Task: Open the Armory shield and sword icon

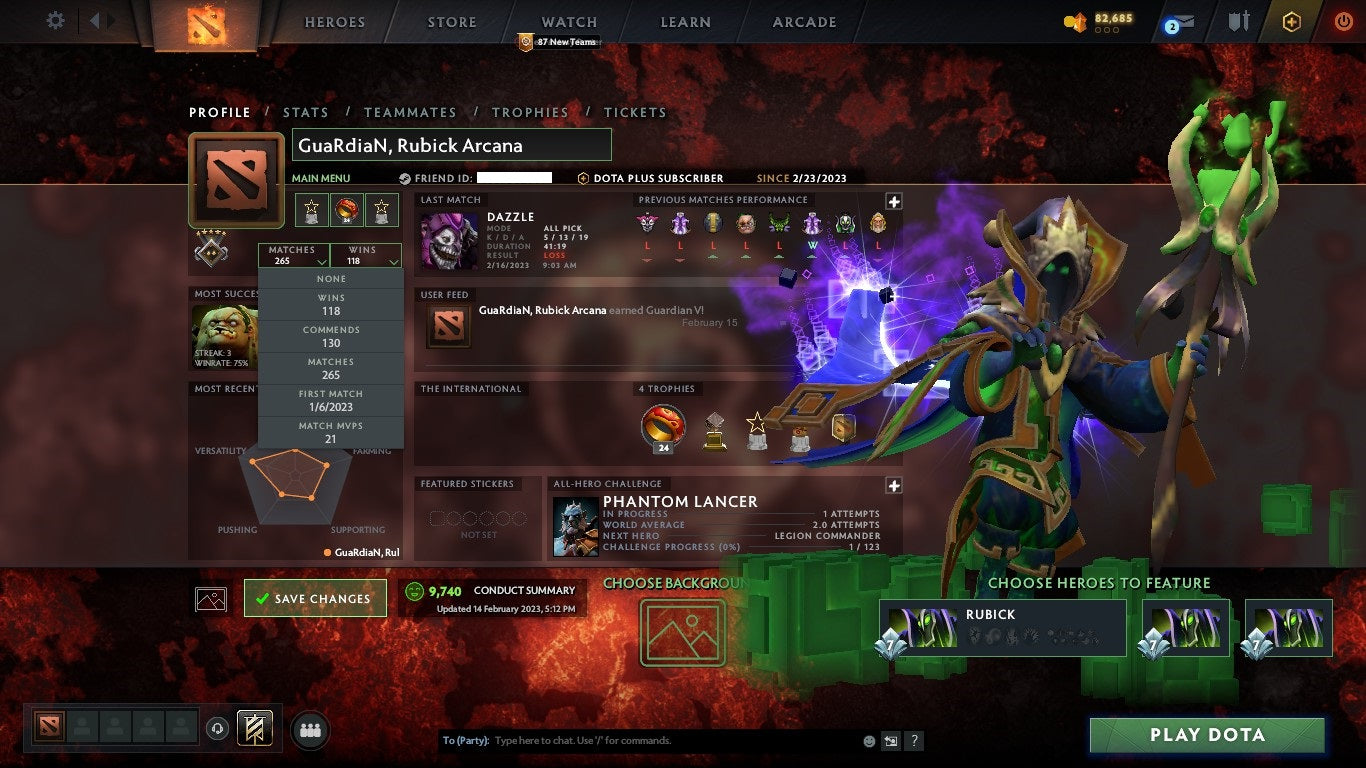Action: point(1240,20)
